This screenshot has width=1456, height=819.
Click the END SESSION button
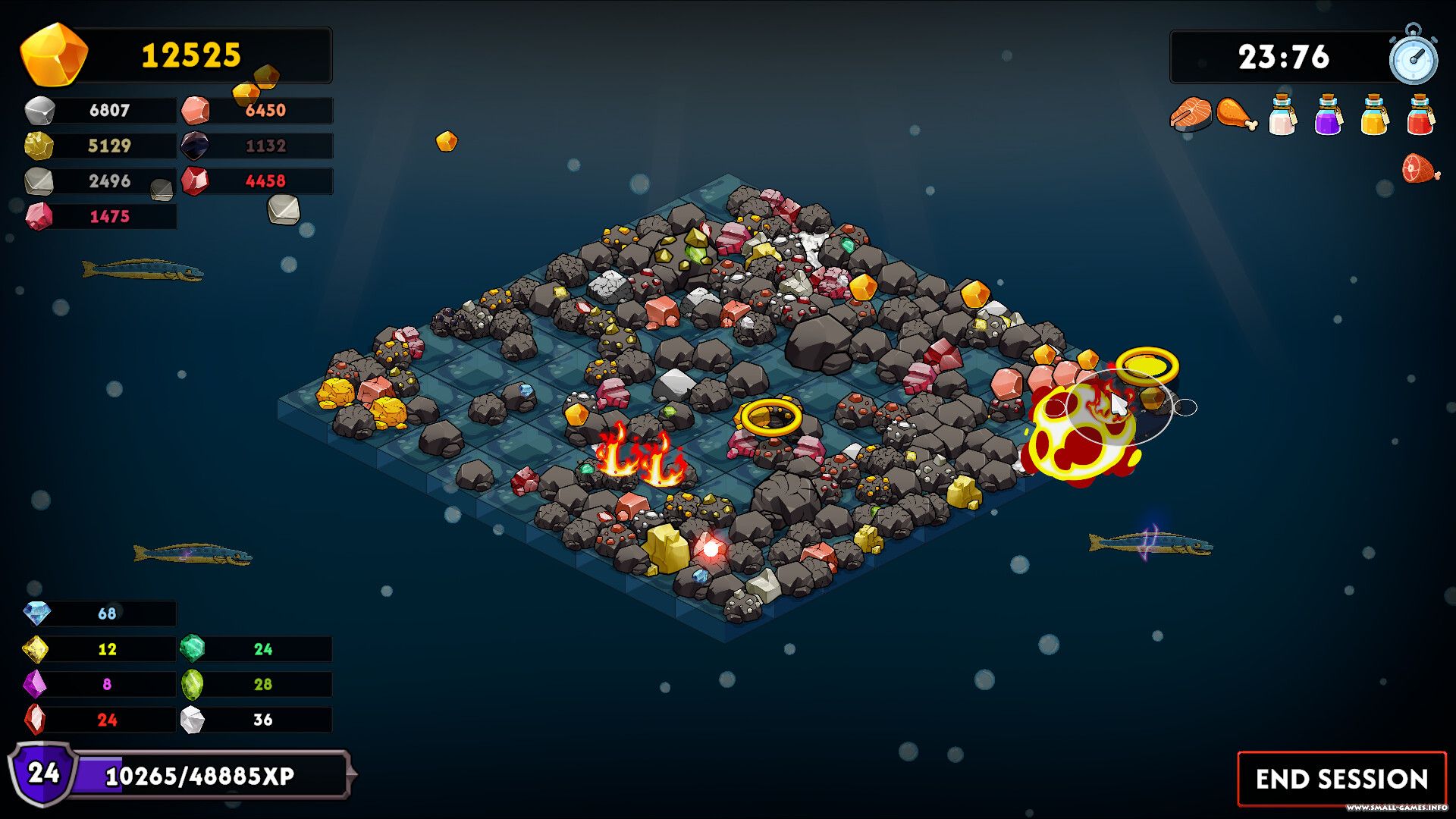(x=1341, y=779)
